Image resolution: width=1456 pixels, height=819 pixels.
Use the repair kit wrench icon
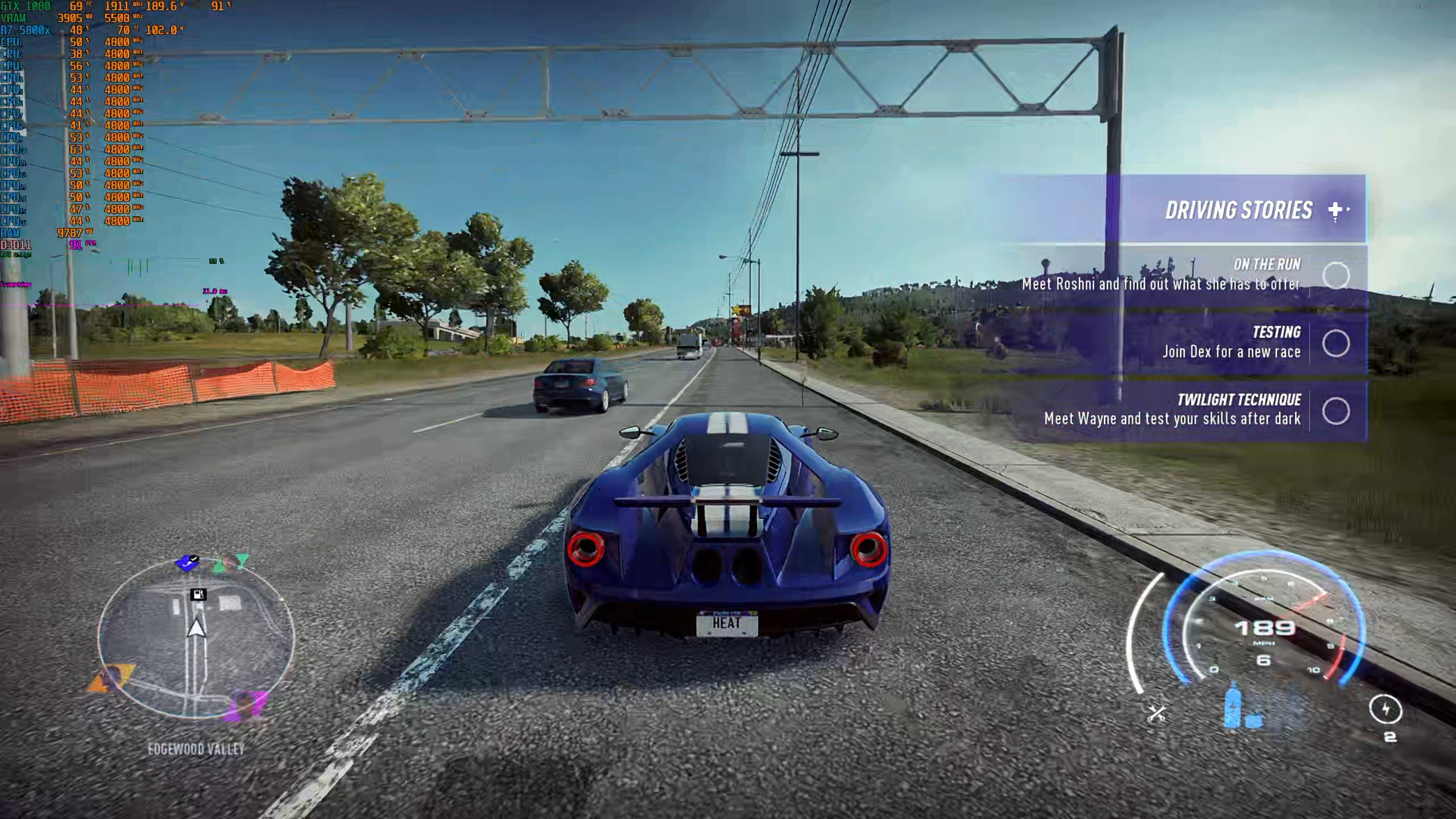coord(1157,713)
